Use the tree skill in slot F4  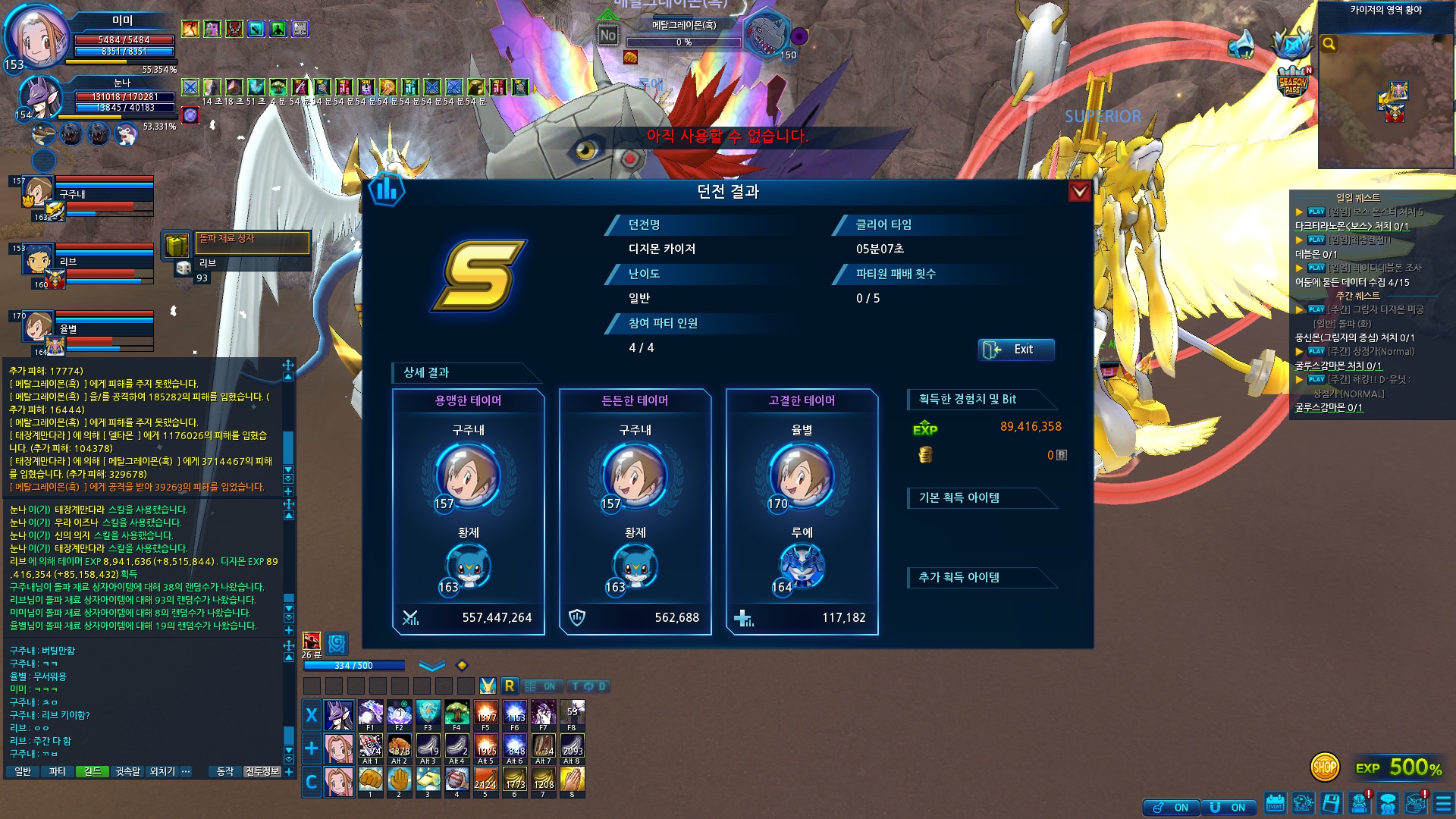pos(457,714)
